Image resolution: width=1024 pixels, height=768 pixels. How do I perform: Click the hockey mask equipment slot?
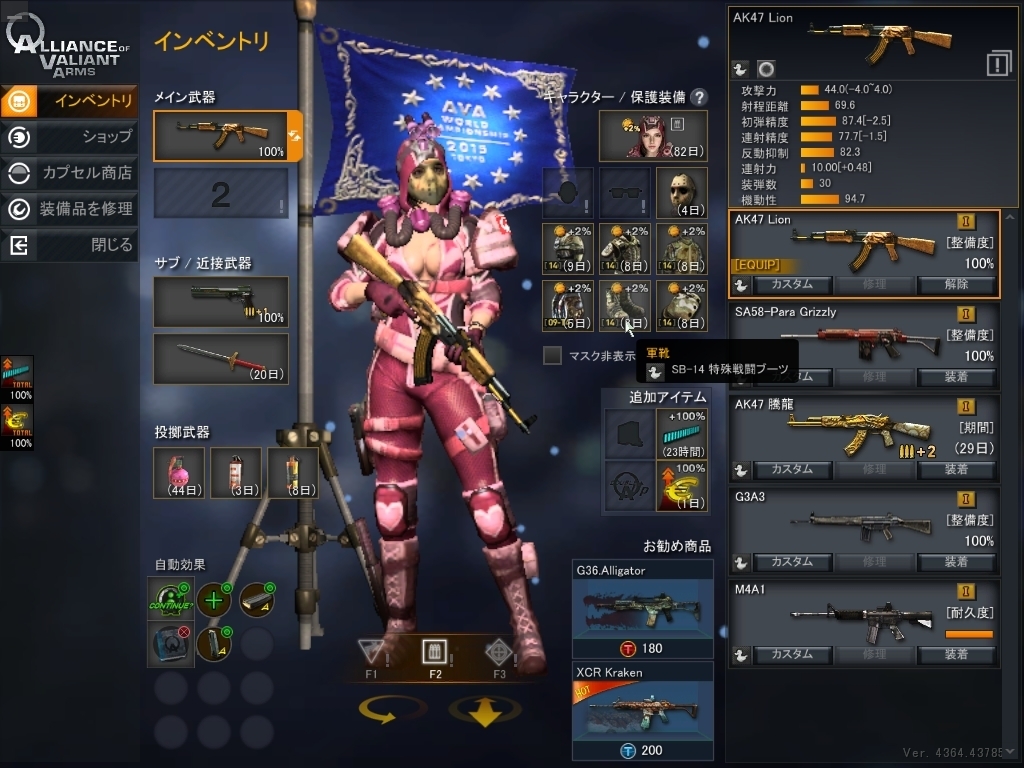pyautogui.click(x=682, y=192)
